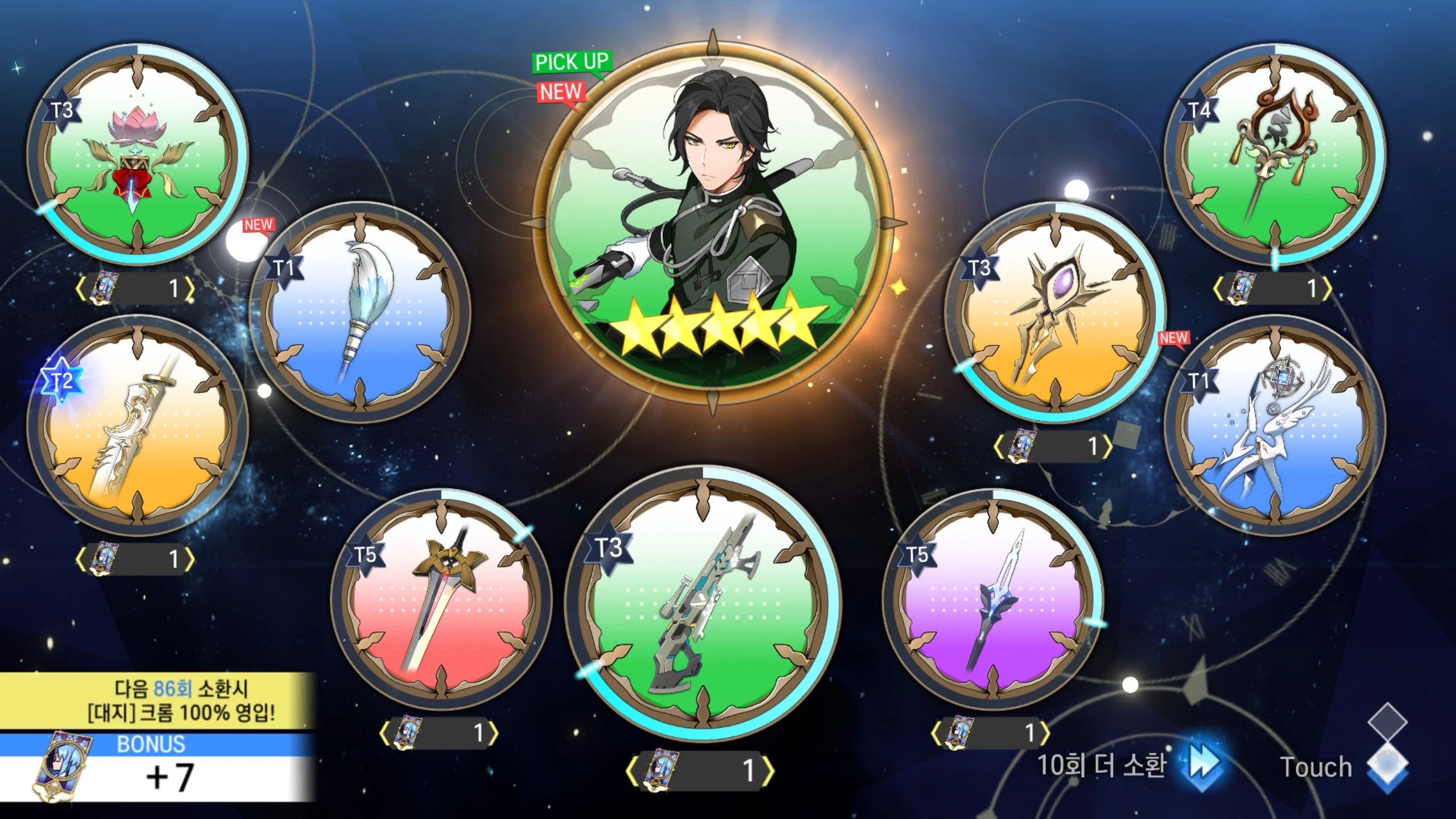
Task: Choose the new T1 feather brush weapon
Action: click(360, 312)
